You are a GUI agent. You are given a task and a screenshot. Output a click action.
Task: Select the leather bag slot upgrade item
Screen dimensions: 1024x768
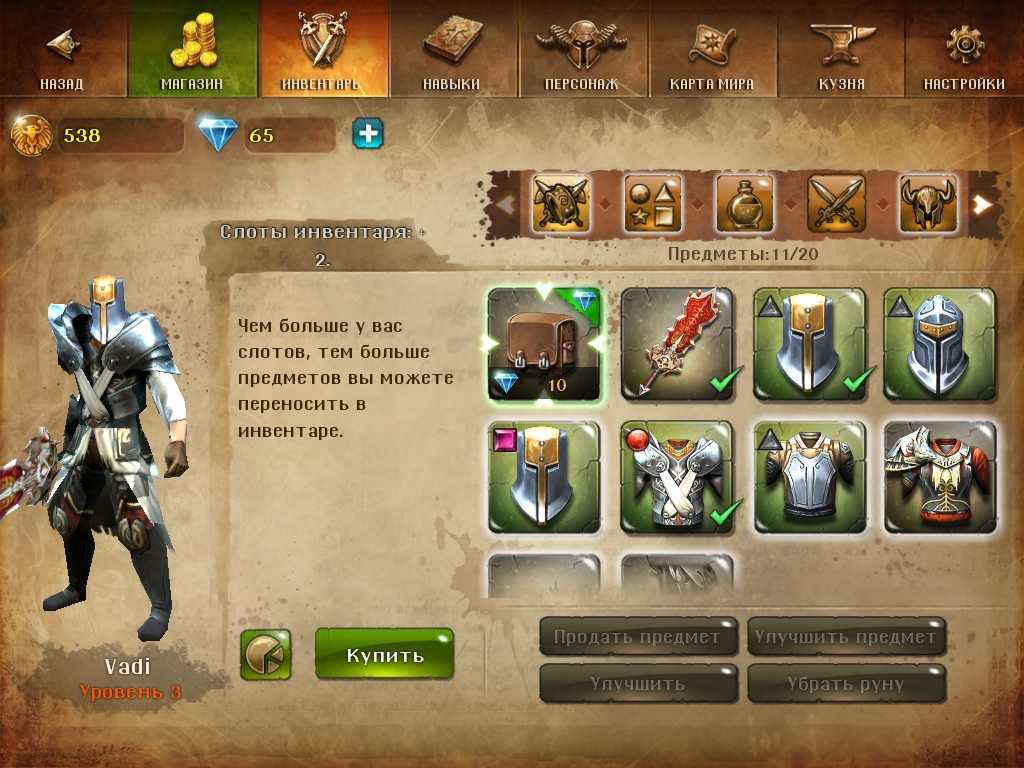coord(544,344)
